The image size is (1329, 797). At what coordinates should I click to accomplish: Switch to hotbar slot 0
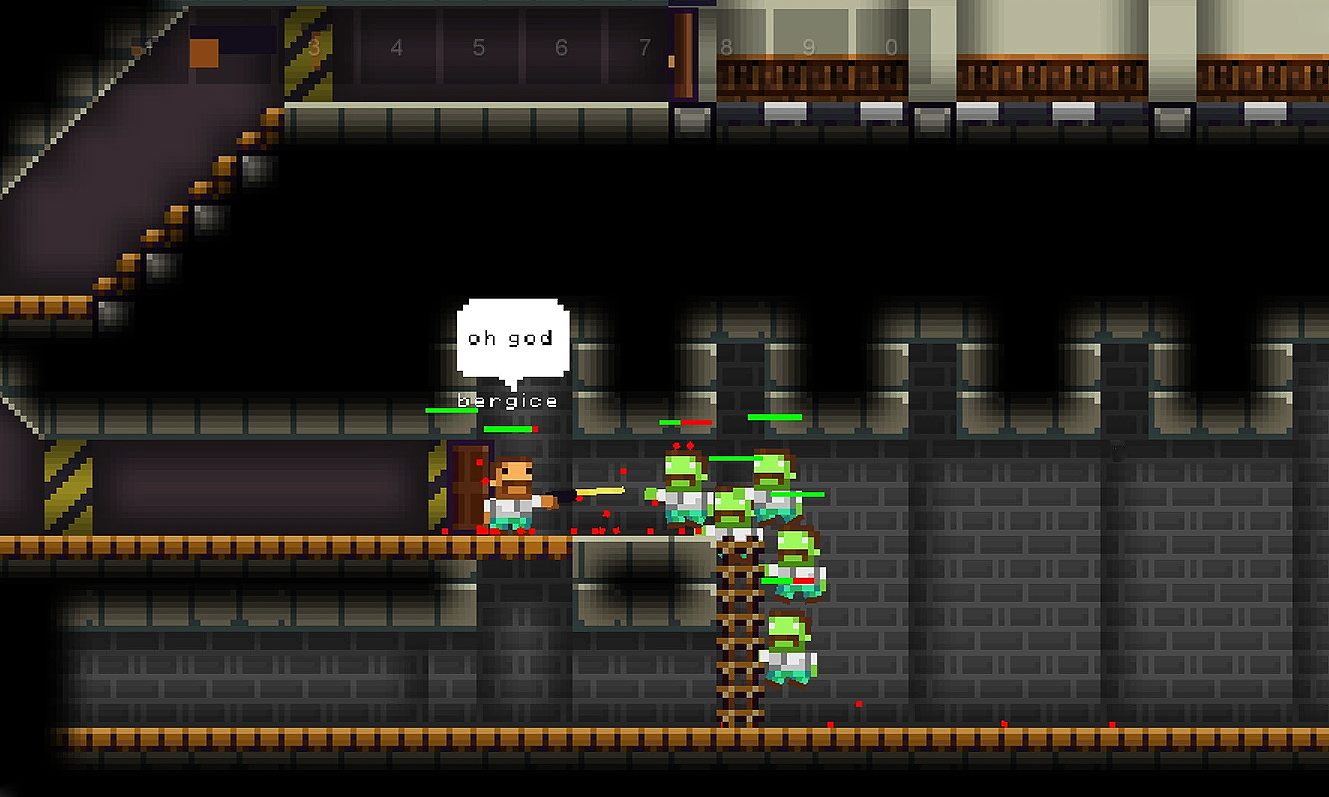(891, 47)
